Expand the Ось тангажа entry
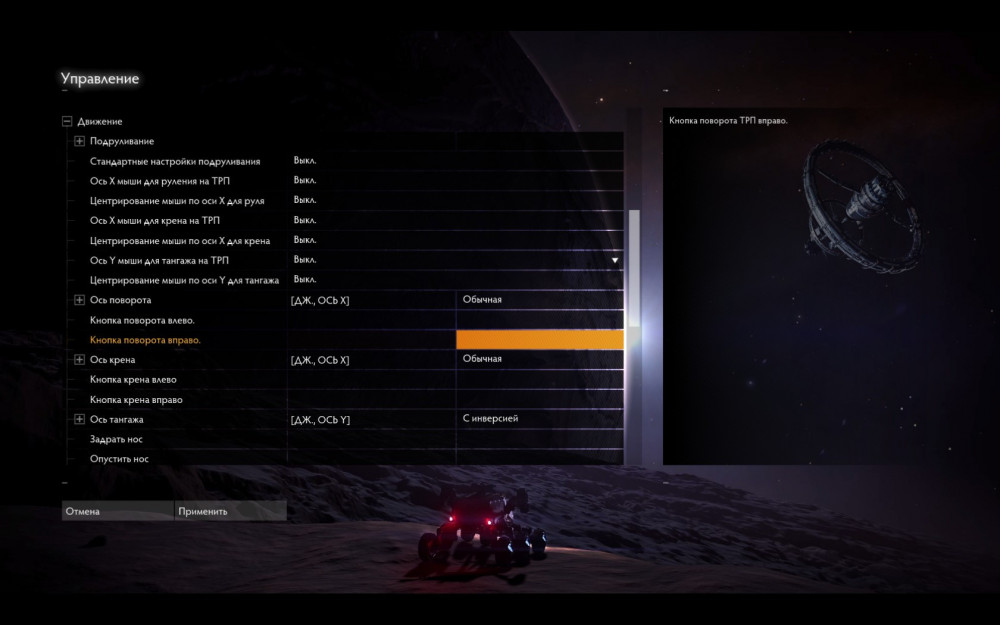This screenshot has width=1000, height=625. click(x=80, y=420)
